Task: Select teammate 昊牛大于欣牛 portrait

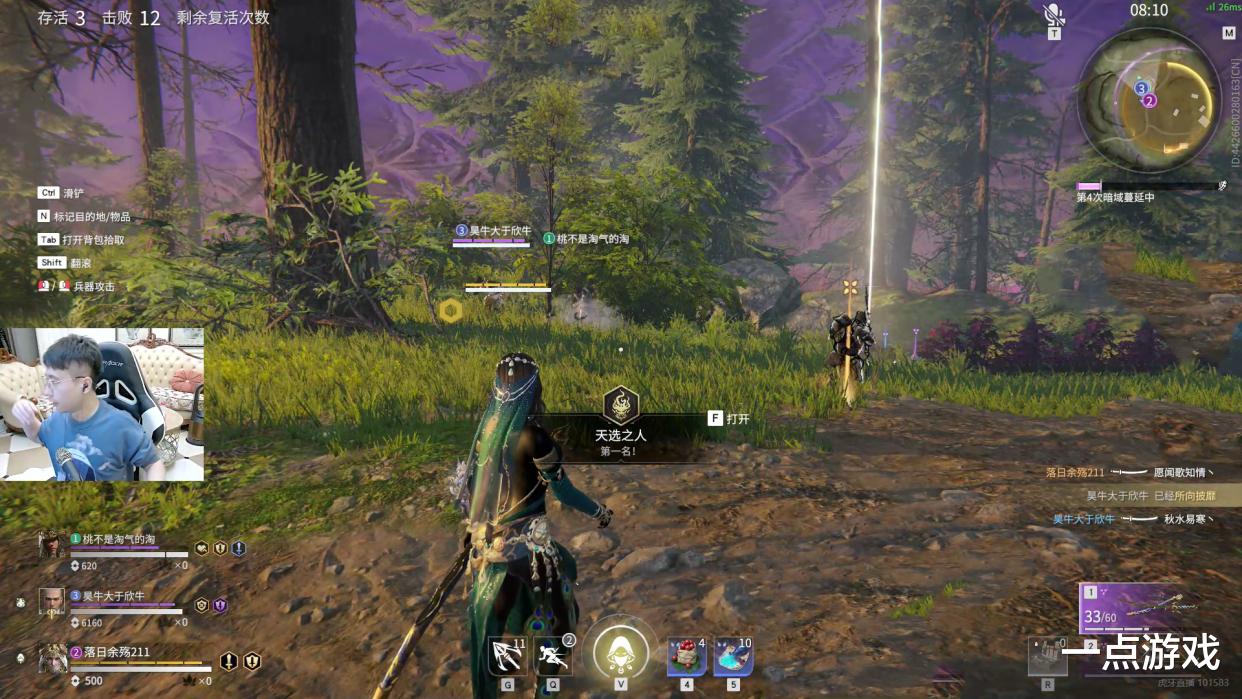Action: [x=52, y=601]
